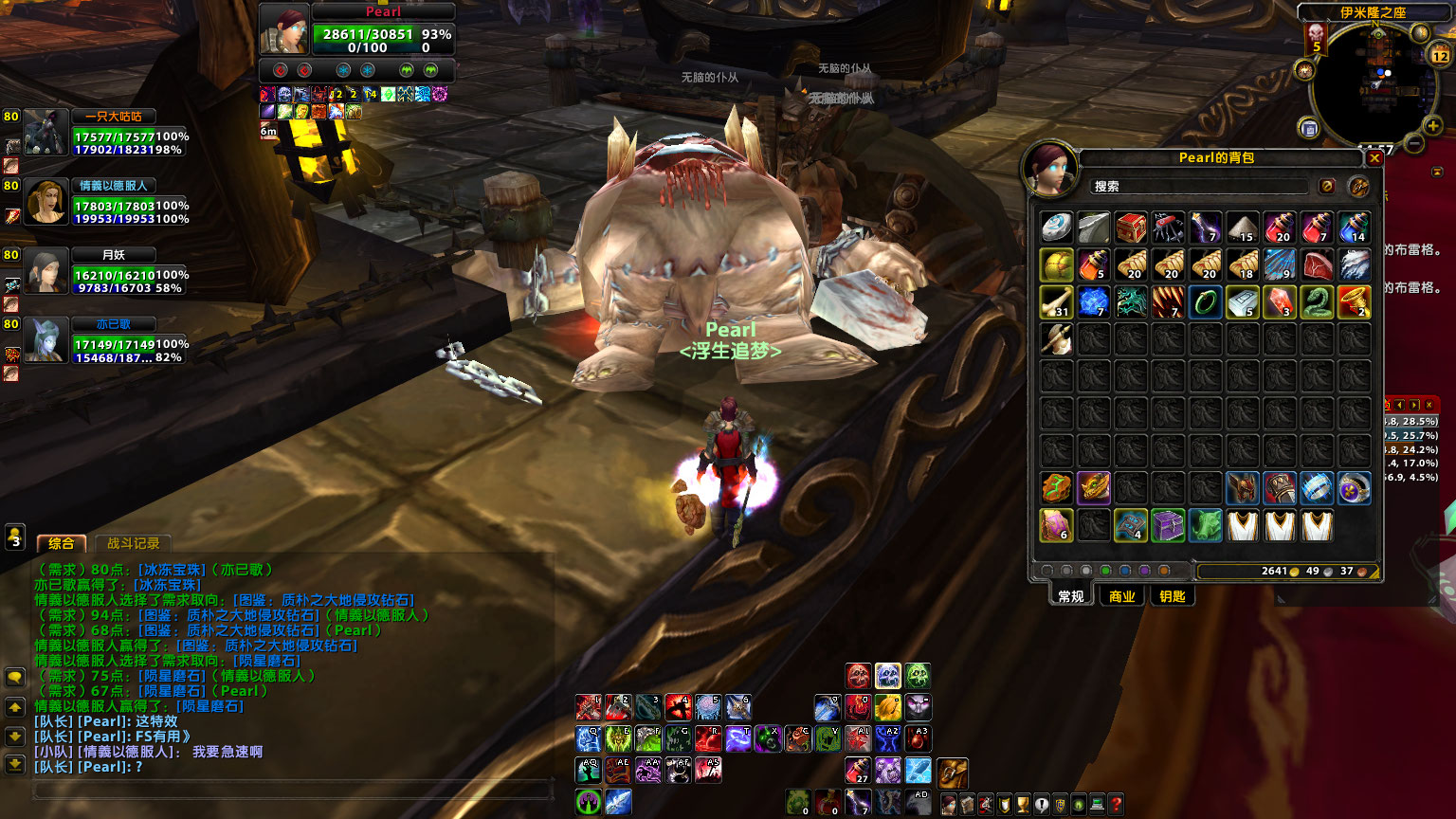
Task: Click the left arrow on the damage meter header
Action: tap(1399, 405)
